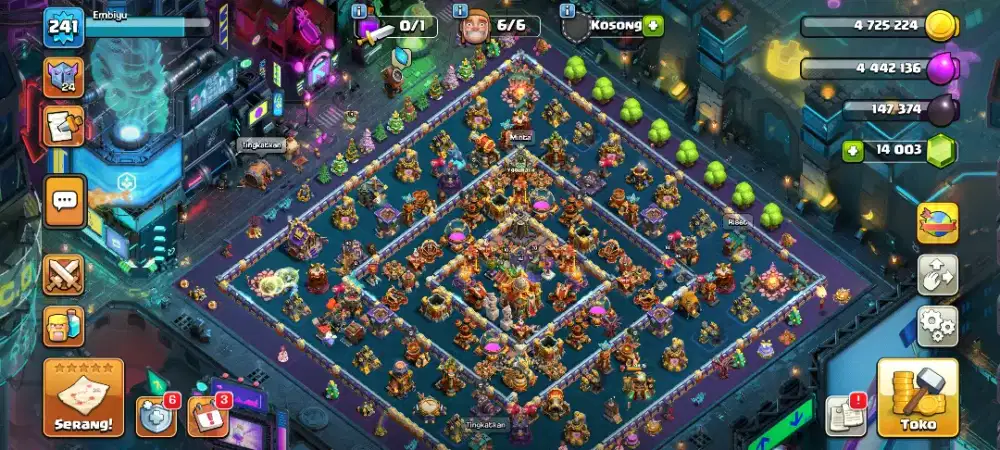The width and height of the screenshot is (1000, 450).
Task: Open the colorful event icon above layout editor
Action: pos(938,223)
